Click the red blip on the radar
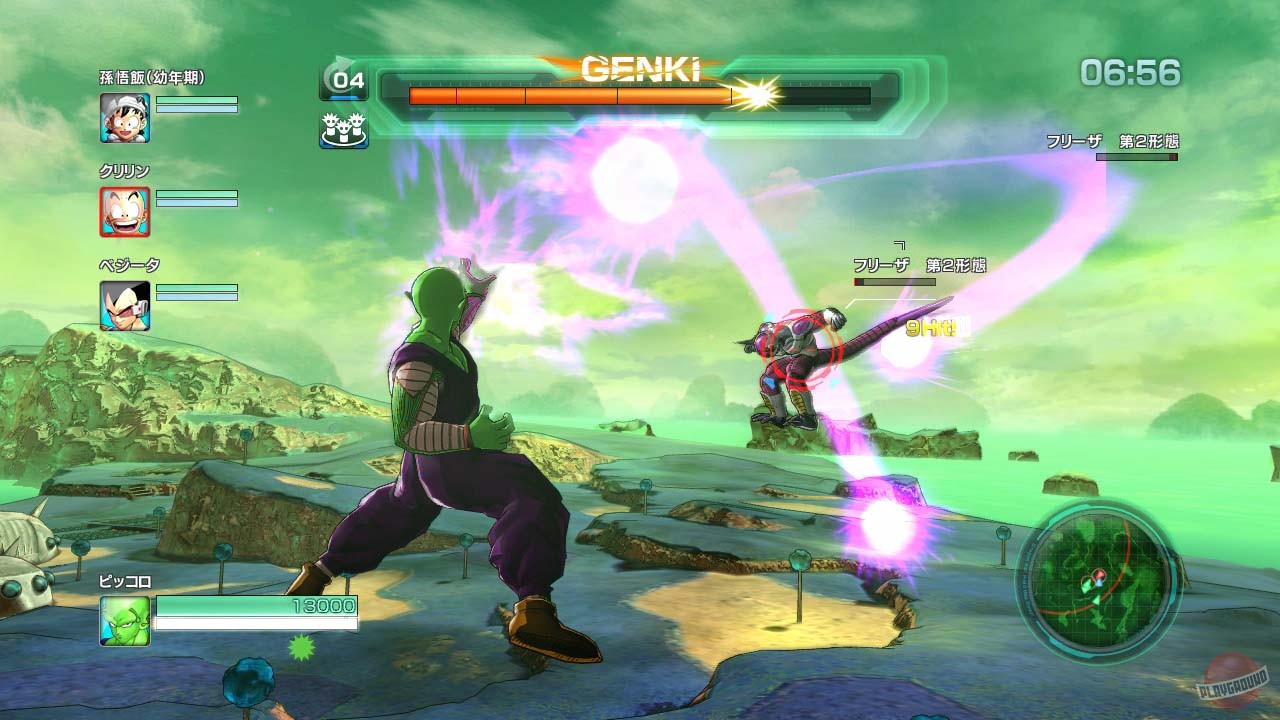The width and height of the screenshot is (1280, 720). [x=1099, y=574]
